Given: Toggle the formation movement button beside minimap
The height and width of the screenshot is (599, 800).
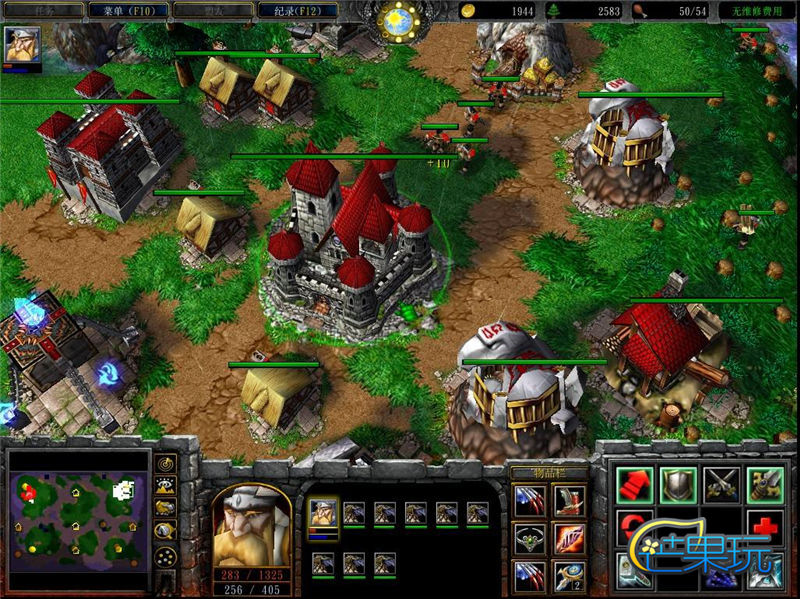Looking at the screenshot, I should tap(166, 556).
